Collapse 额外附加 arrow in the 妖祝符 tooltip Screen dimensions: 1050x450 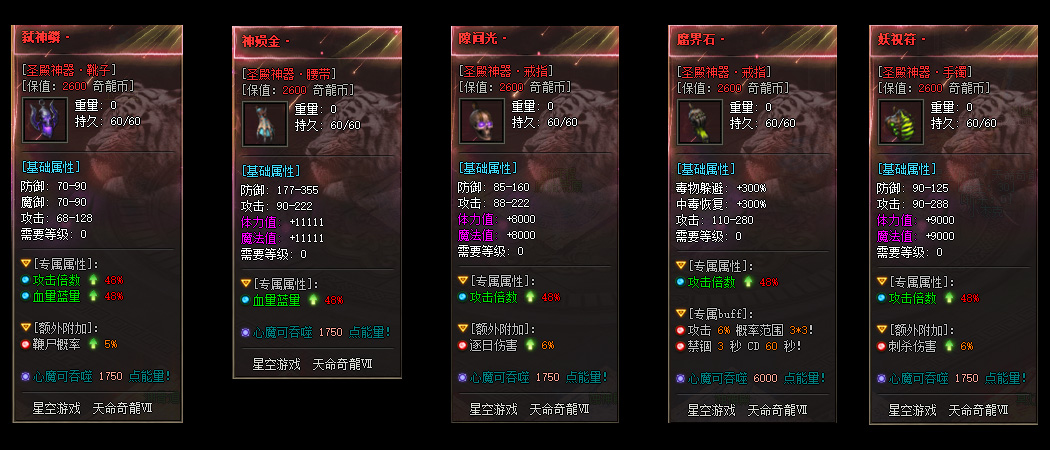[882, 329]
